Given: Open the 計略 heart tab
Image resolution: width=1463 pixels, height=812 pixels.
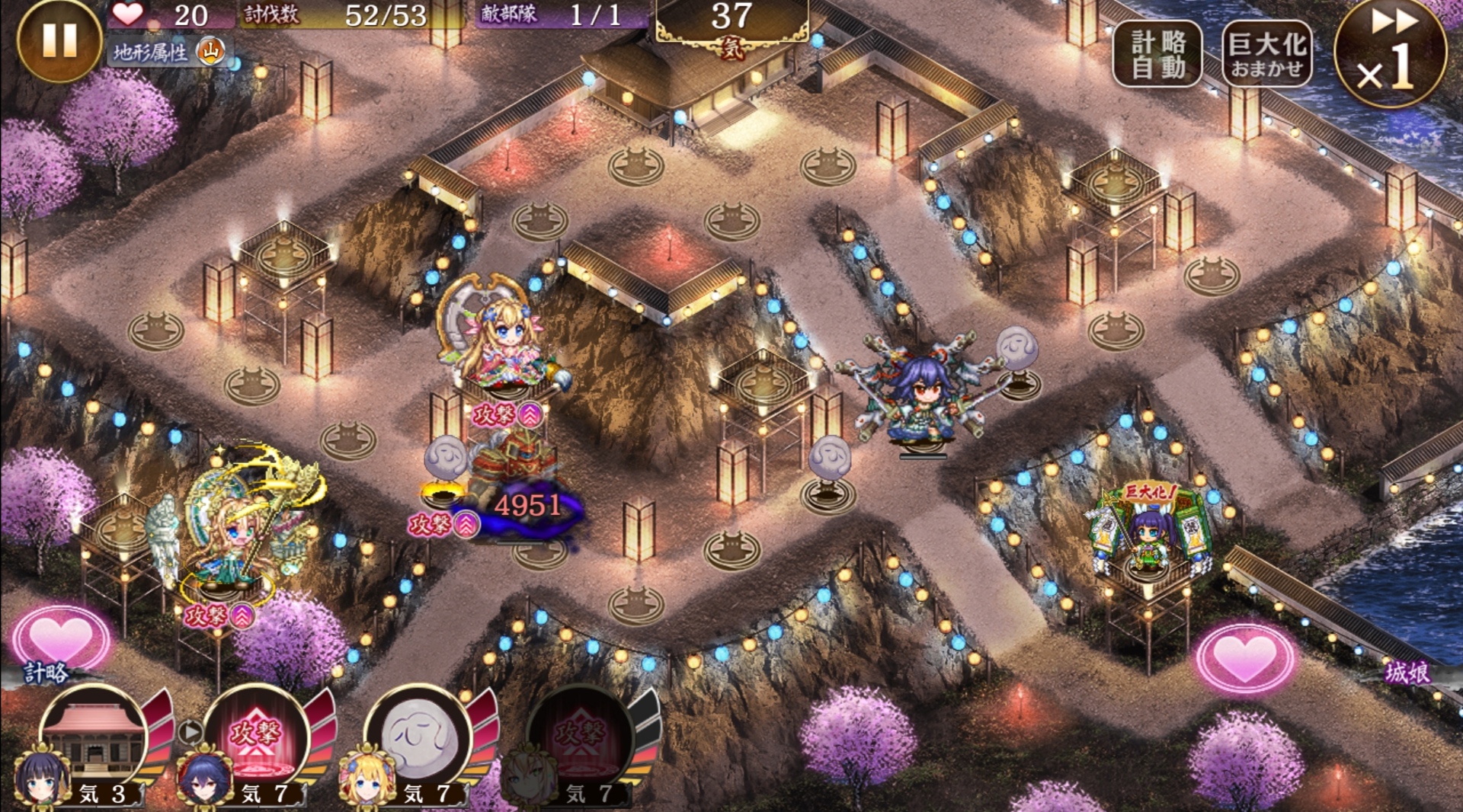Looking at the screenshot, I should point(59,640).
